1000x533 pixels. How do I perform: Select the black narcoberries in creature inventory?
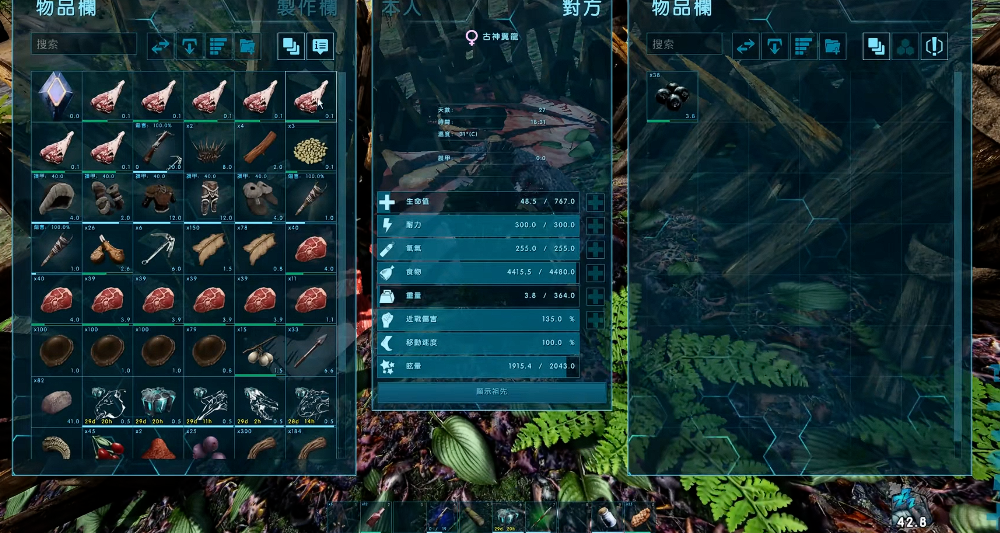coord(671,97)
